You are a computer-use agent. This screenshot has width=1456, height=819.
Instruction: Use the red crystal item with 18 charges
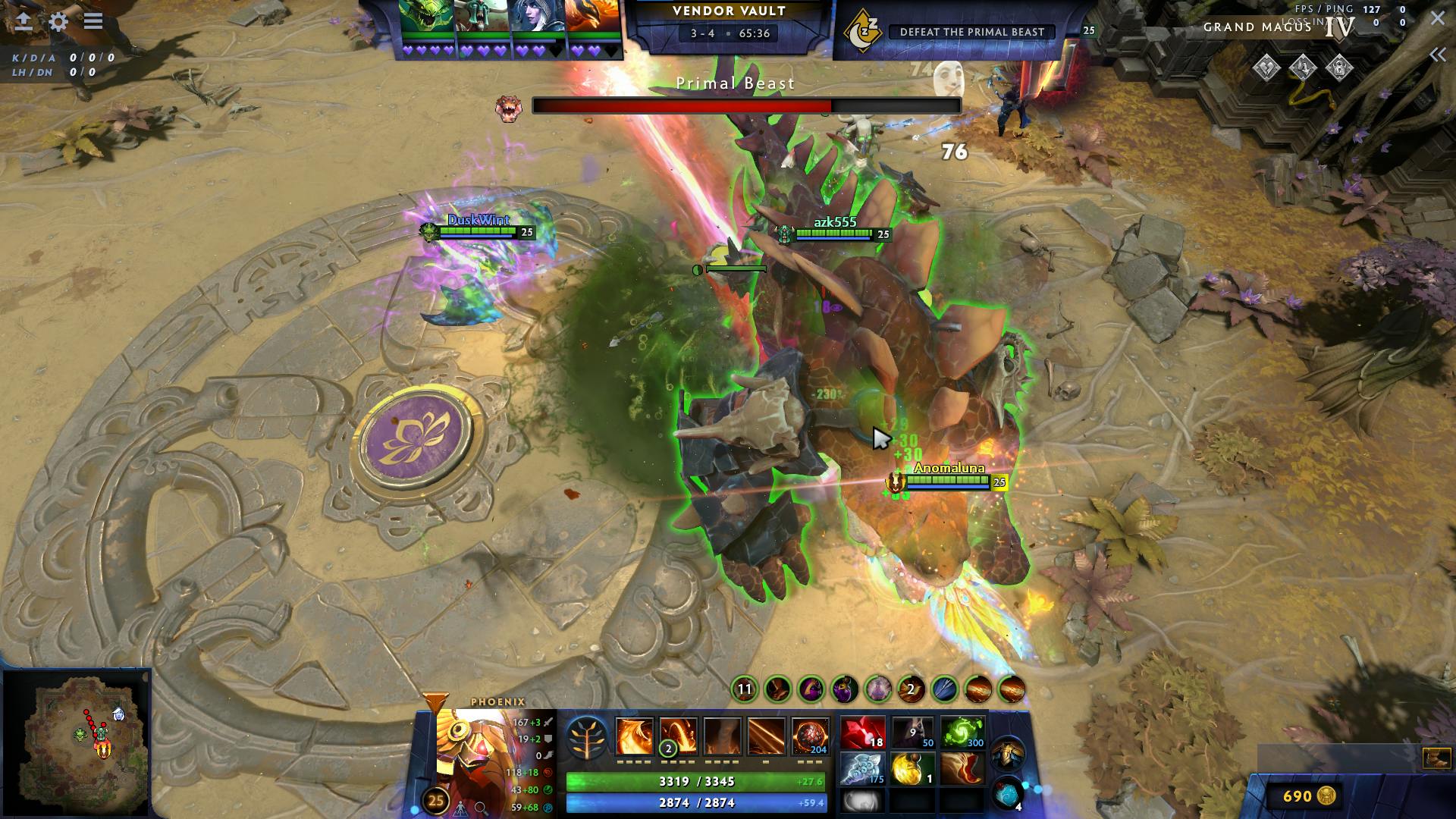[862, 733]
